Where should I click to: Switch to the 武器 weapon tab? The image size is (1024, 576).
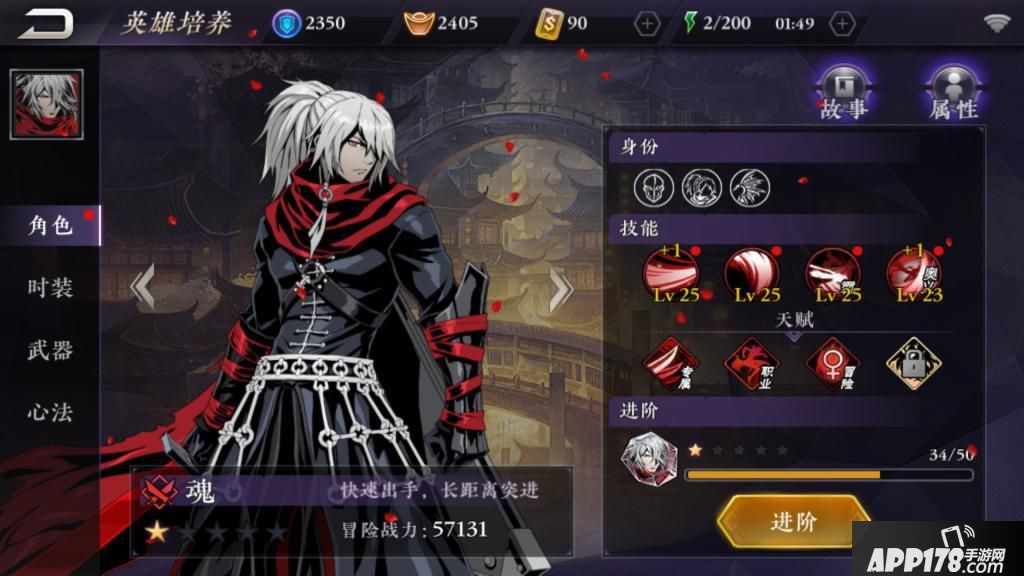(x=50, y=350)
